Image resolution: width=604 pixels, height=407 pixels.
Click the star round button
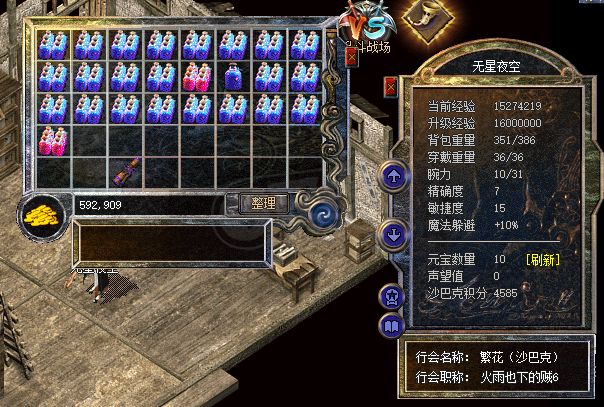tap(390, 295)
